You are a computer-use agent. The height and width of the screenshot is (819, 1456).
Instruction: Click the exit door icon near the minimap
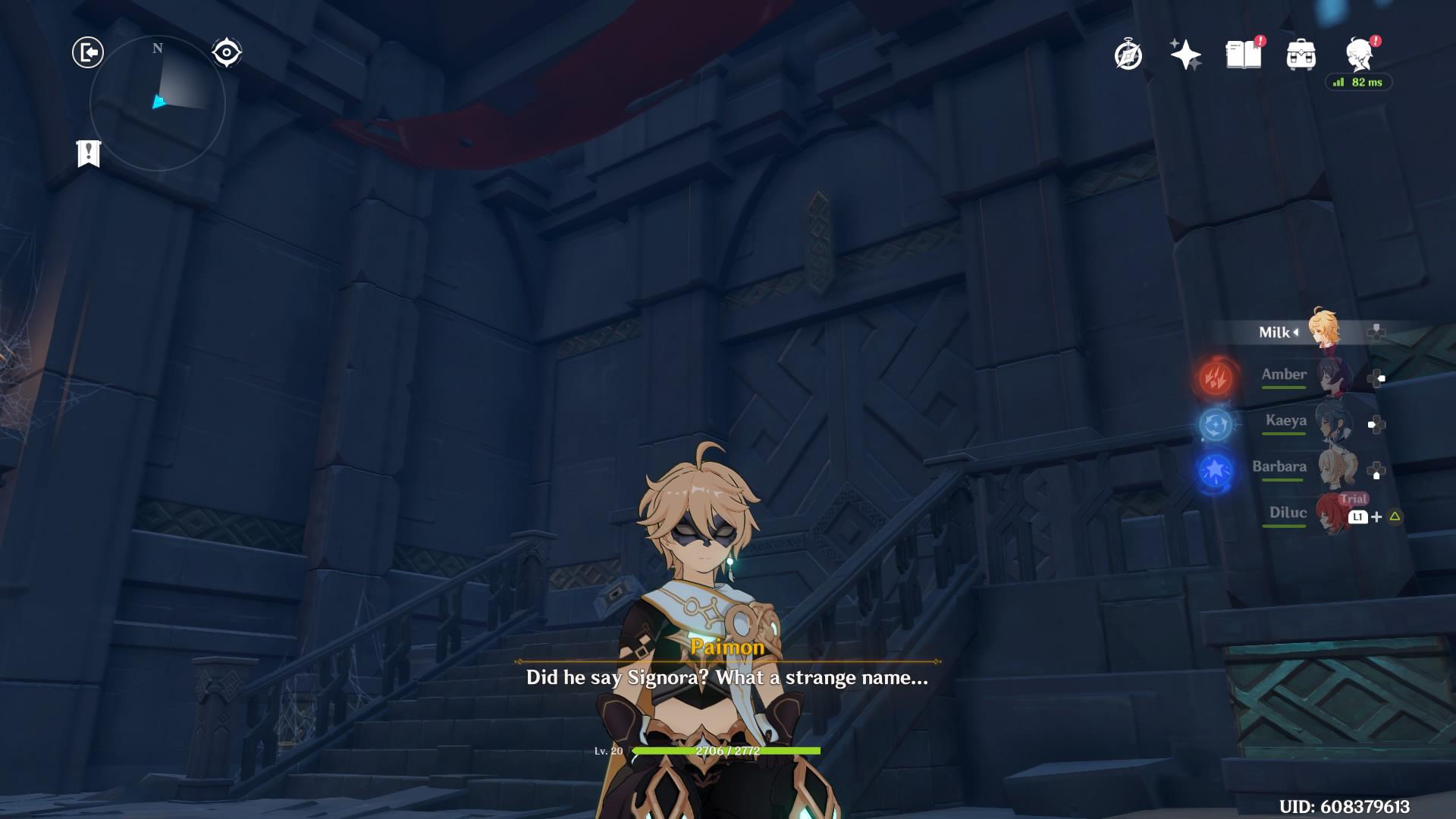click(x=88, y=53)
